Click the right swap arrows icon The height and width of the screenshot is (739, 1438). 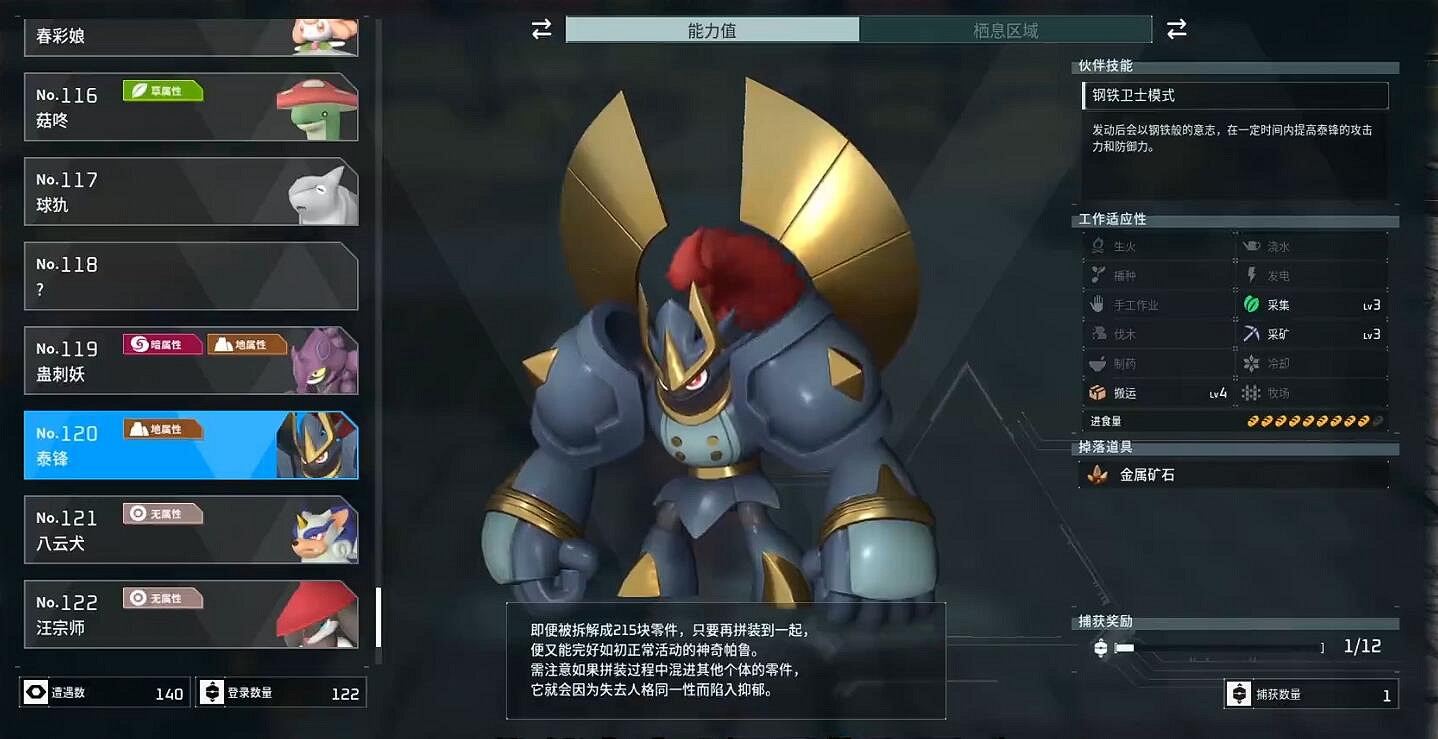(x=1177, y=30)
